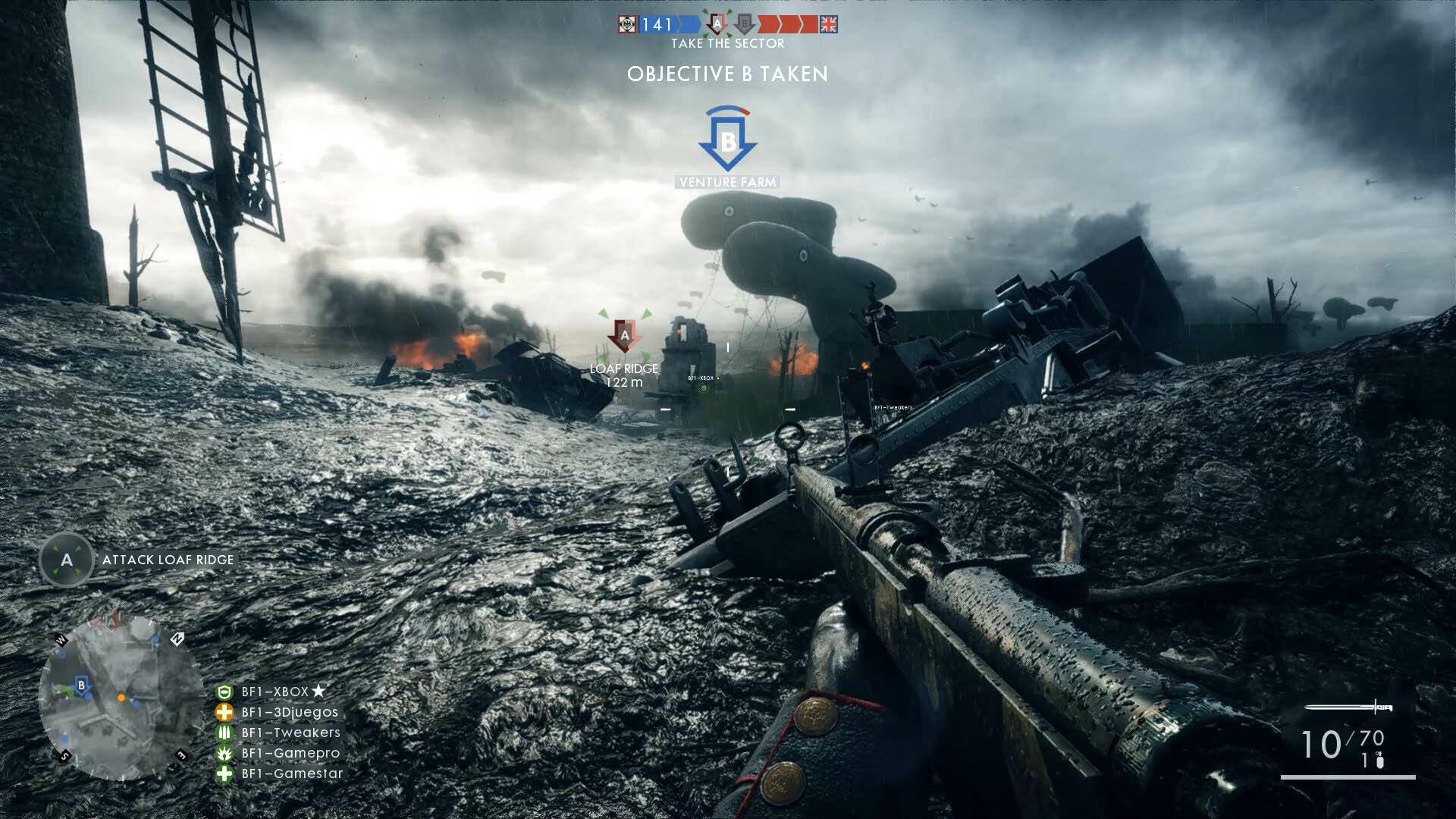Click the Venture Farm objective B marker

pos(727,141)
